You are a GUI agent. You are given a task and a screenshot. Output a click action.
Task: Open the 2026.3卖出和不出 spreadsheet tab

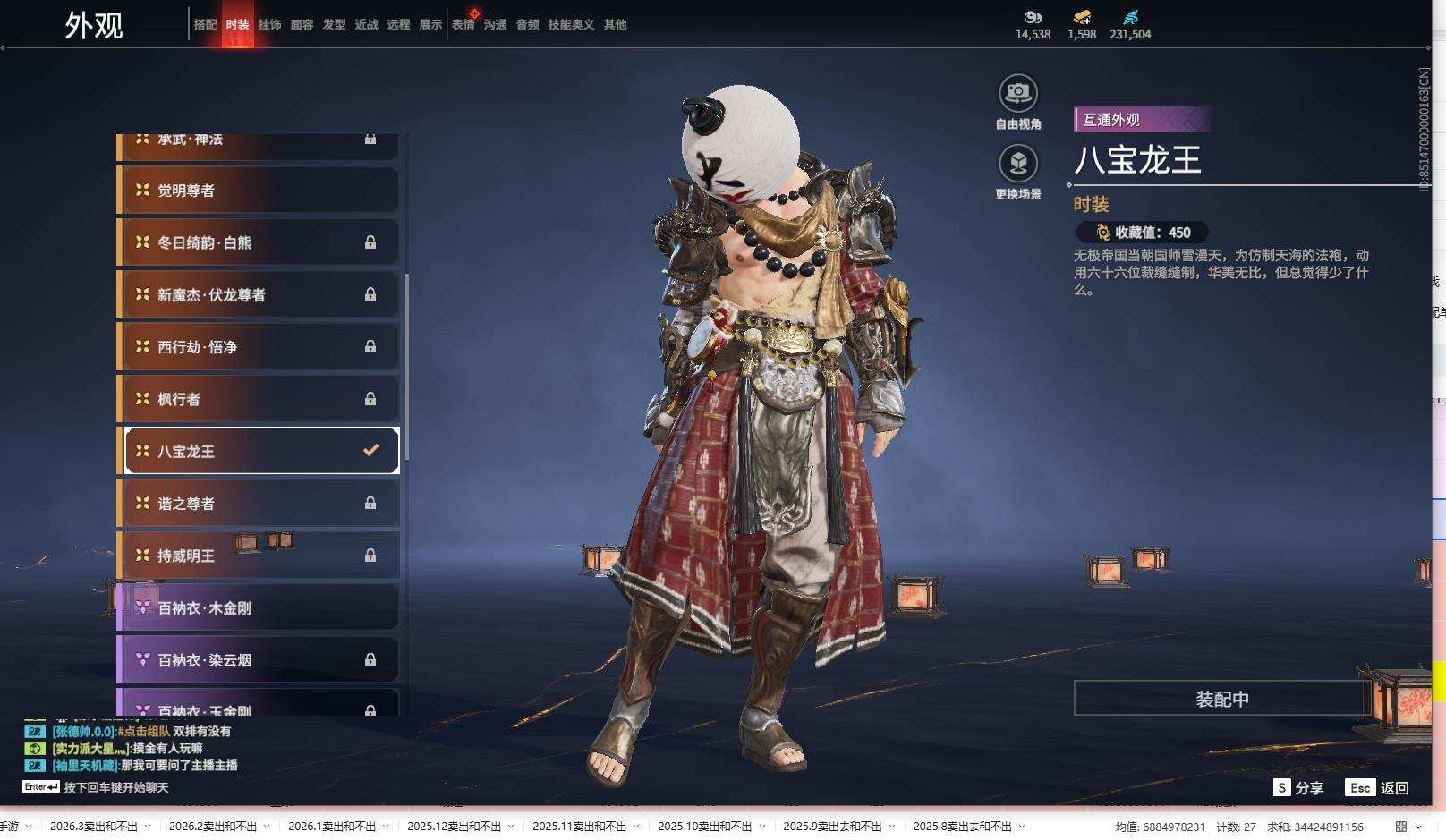pos(93,827)
